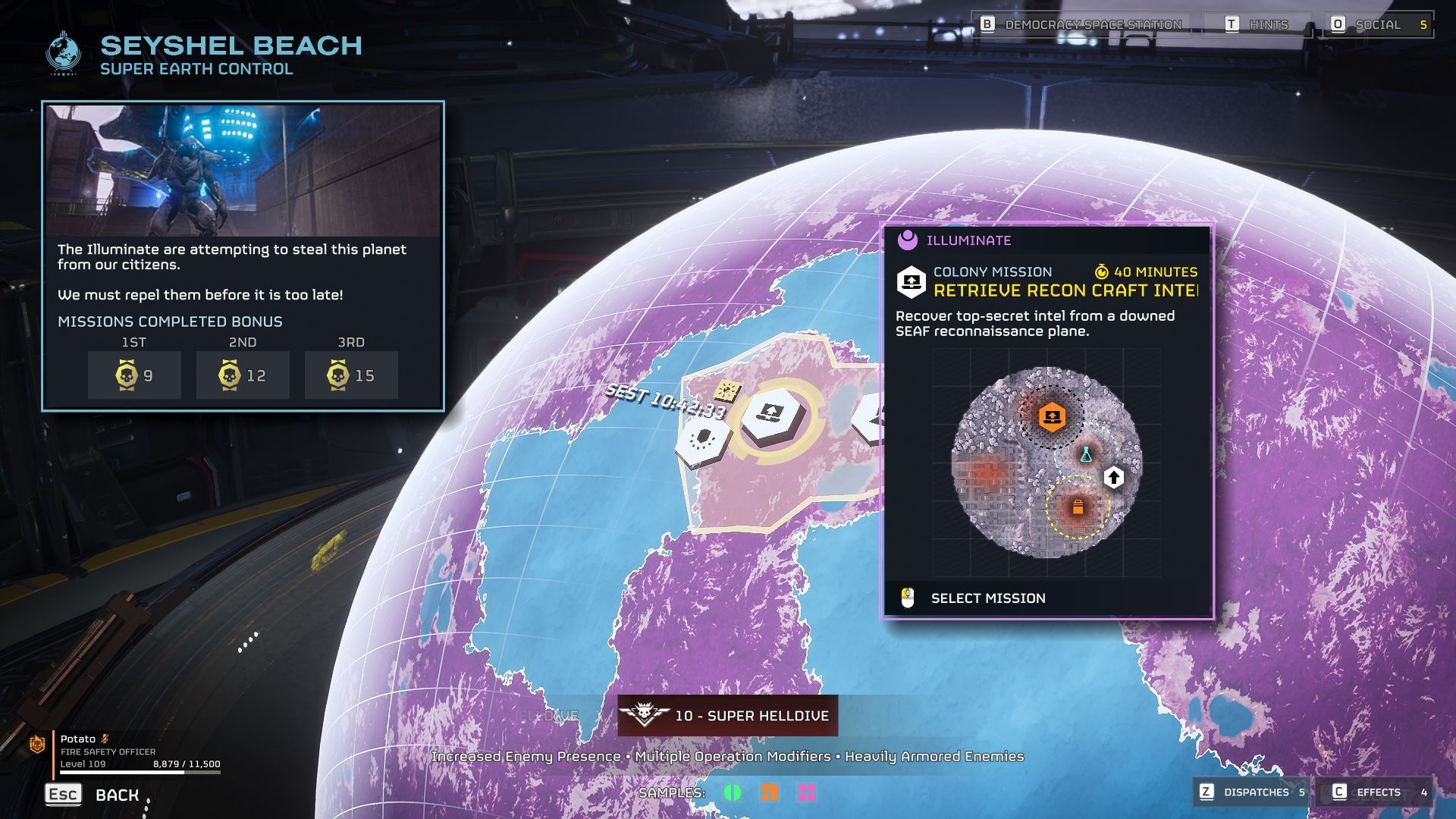This screenshot has height=819, width=1456.
Task: Click the orange objective marker on mission map
Action: click(x=1052, y=416)
